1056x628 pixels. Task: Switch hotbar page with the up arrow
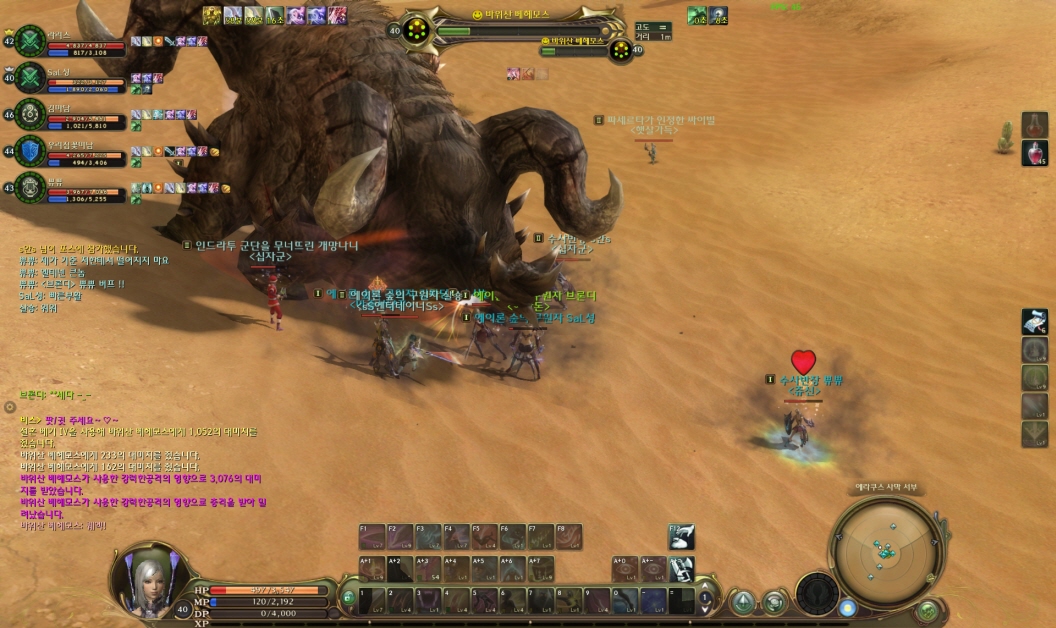(x=706, y=588)
